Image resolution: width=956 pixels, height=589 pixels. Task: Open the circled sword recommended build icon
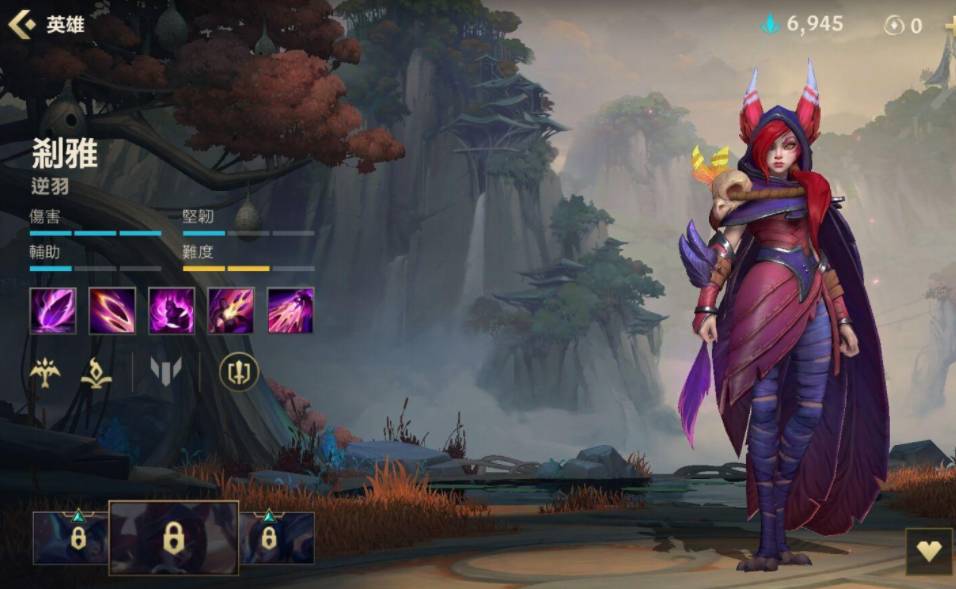tap(239, 373)
